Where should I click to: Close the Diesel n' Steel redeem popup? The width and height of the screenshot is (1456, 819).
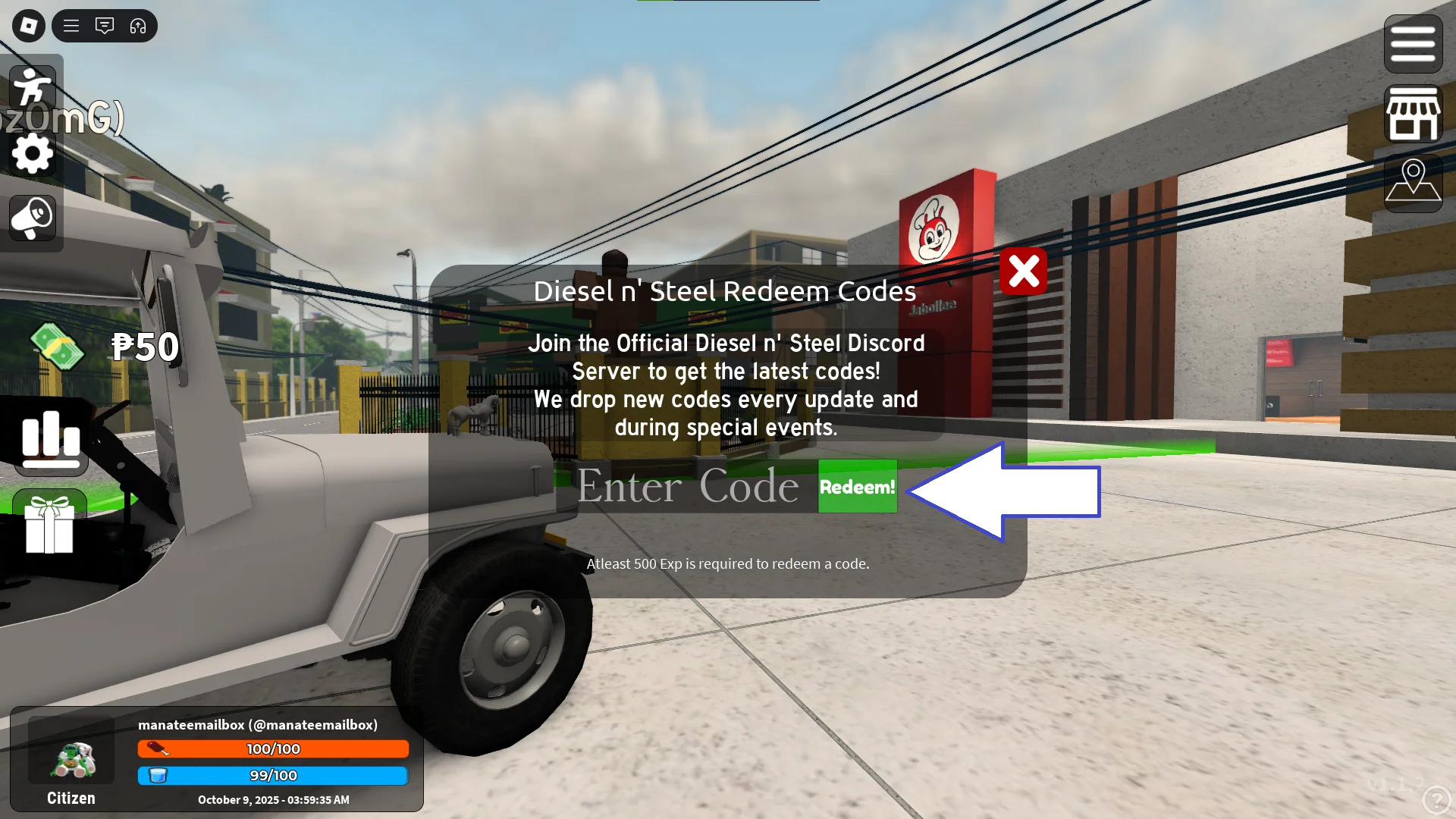tap(1024, 271)
